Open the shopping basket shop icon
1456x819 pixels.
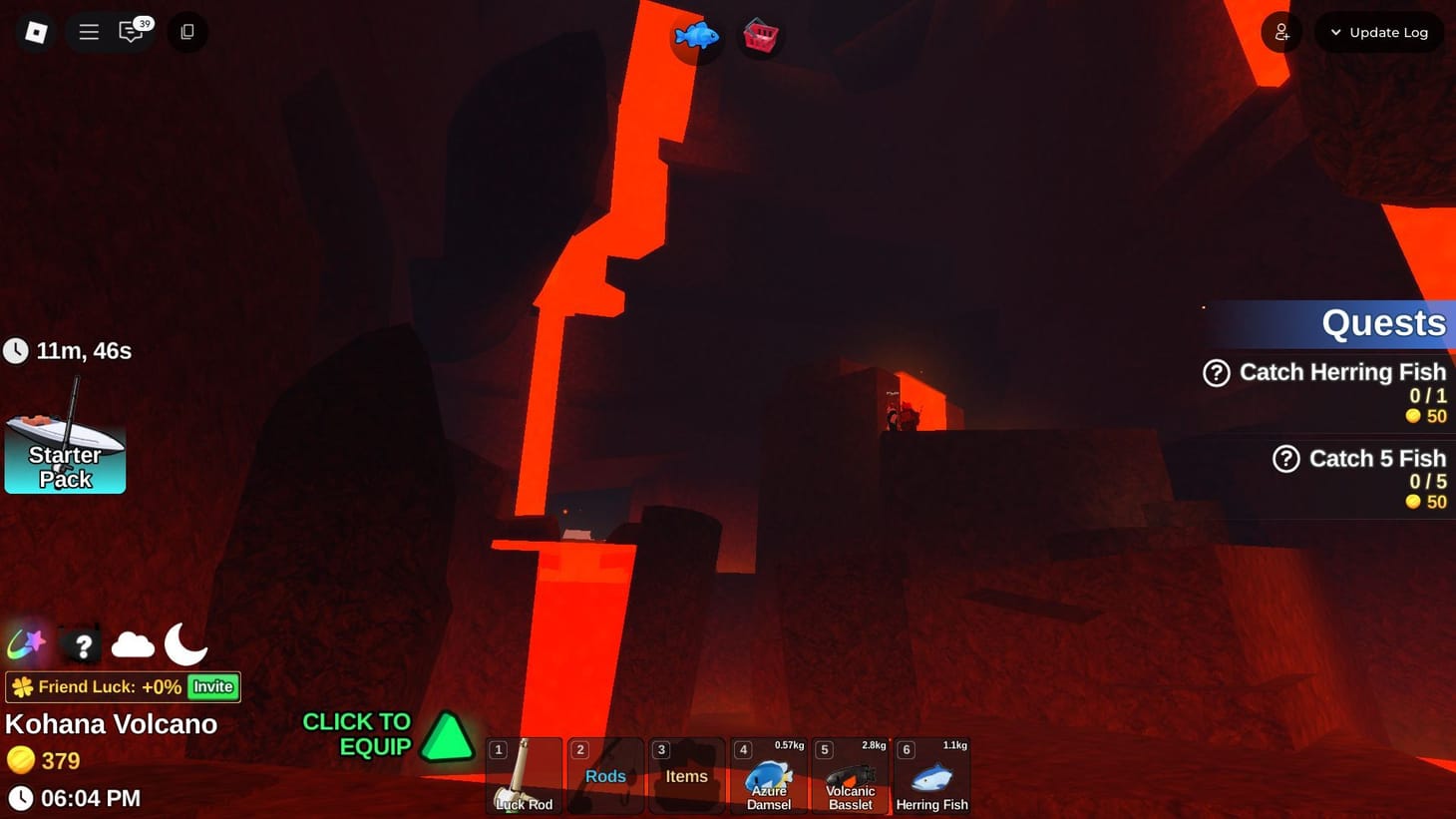pos(761,36)
